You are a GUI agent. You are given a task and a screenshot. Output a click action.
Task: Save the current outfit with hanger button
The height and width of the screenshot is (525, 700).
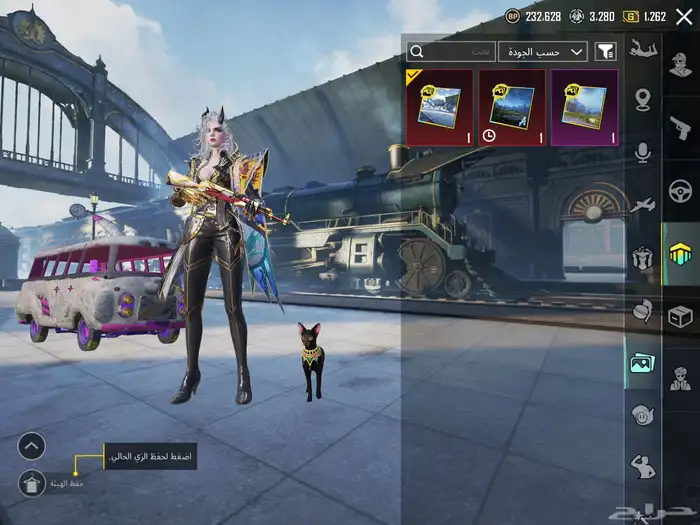pyautogui.click(x=31, y=484)
